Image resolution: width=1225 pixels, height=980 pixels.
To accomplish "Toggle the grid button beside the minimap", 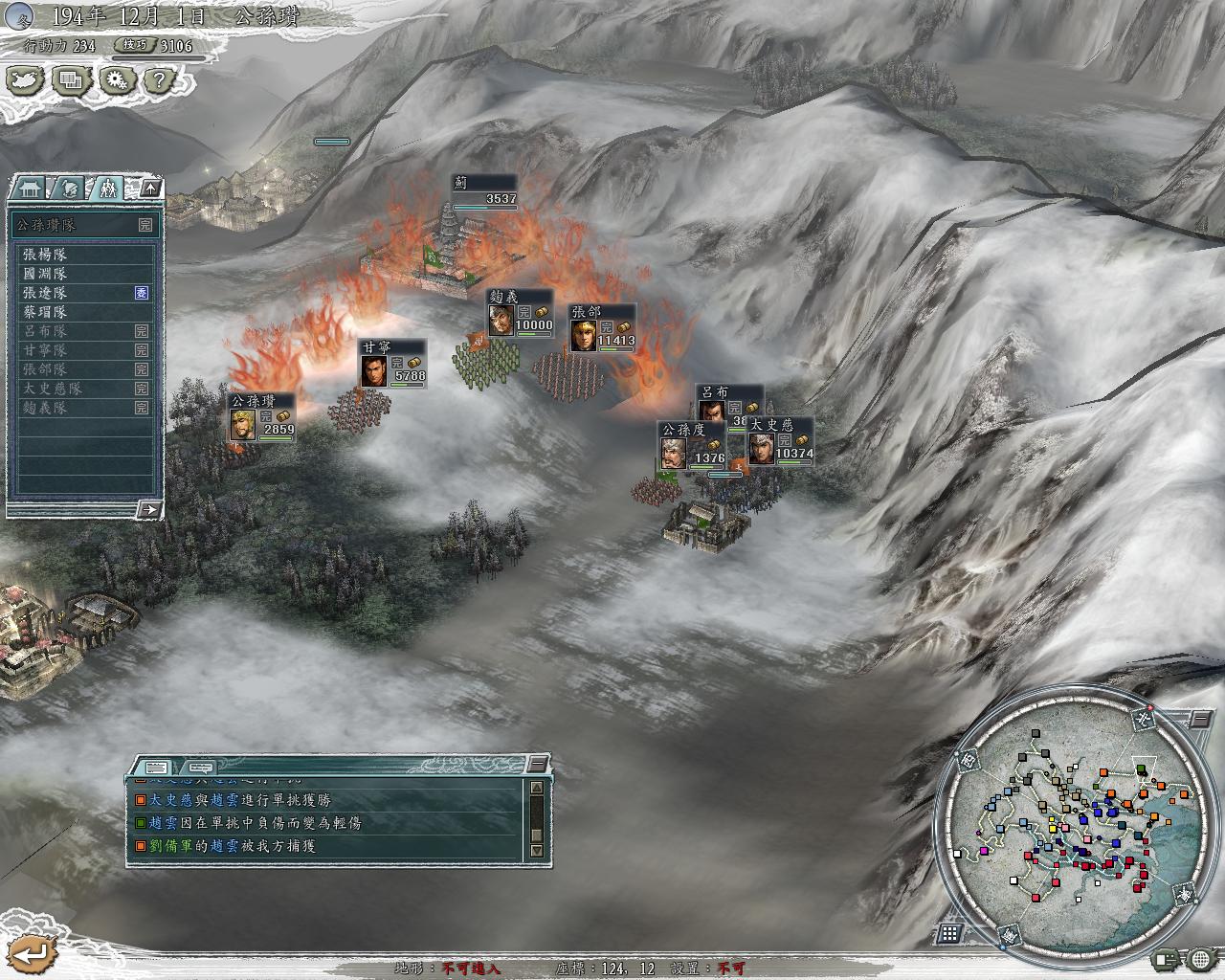I will (949, 932).
